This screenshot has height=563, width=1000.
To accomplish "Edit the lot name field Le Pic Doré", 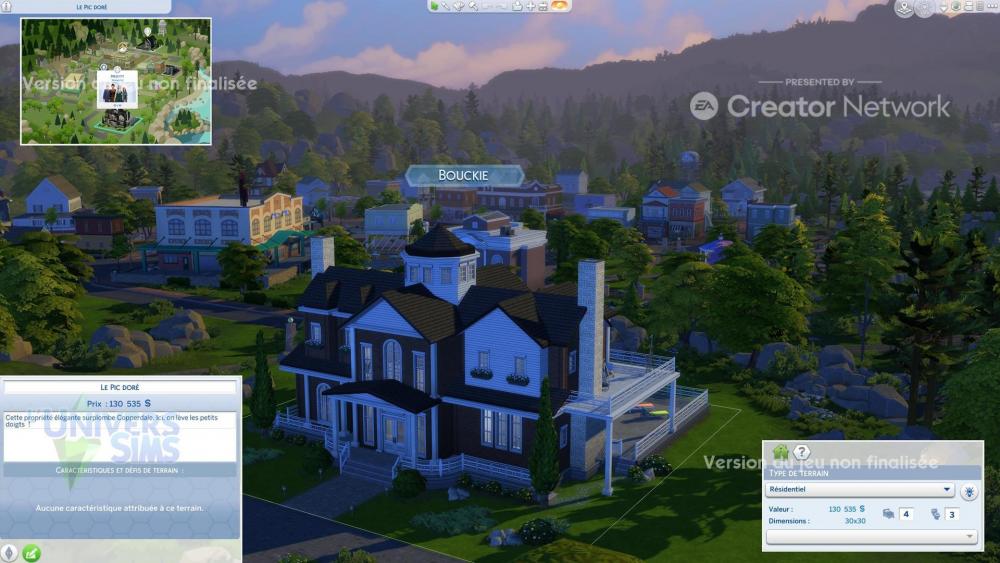I will (x=120, y=386).
